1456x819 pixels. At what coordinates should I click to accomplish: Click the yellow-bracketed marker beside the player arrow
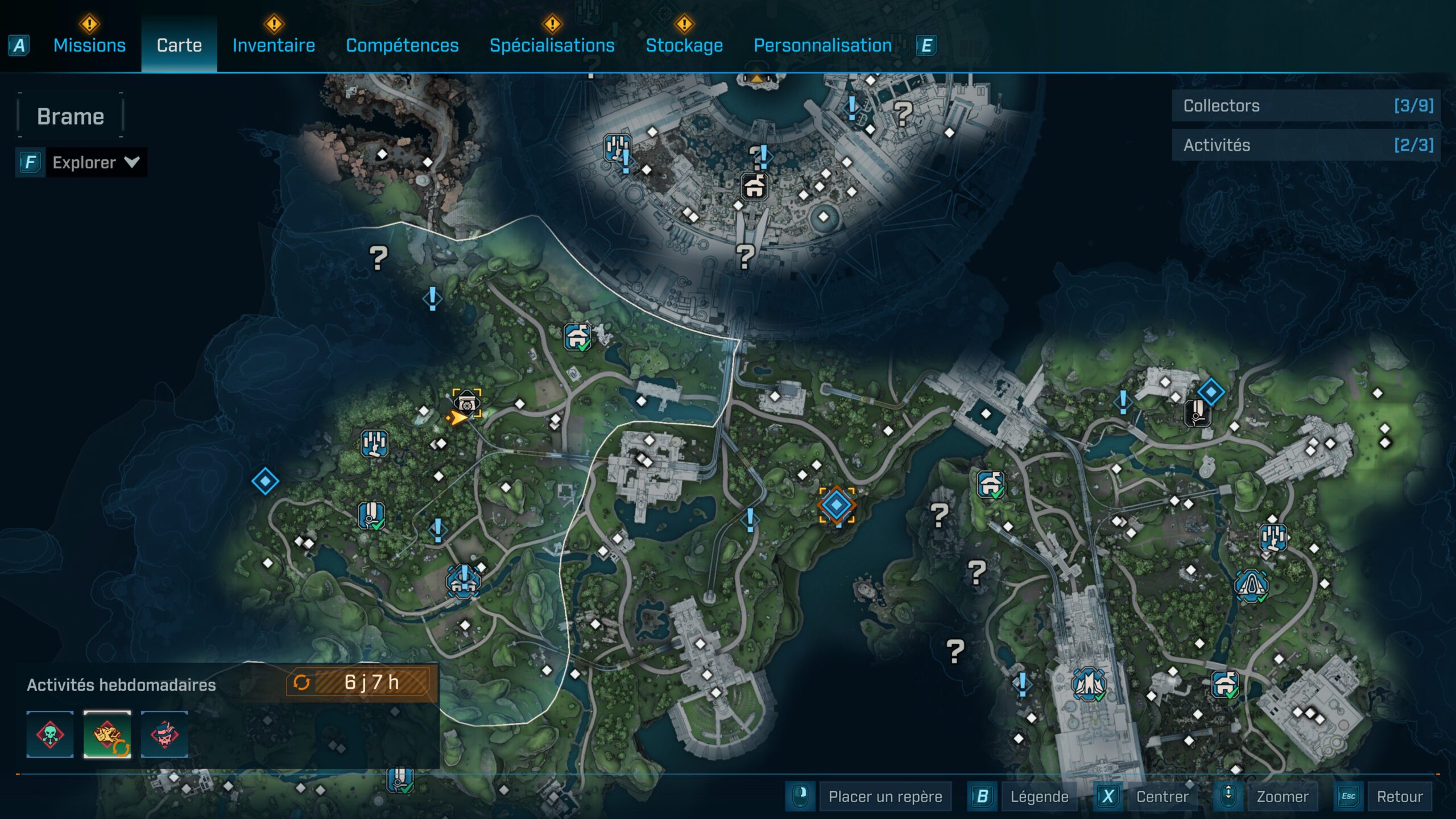(466, 402)
